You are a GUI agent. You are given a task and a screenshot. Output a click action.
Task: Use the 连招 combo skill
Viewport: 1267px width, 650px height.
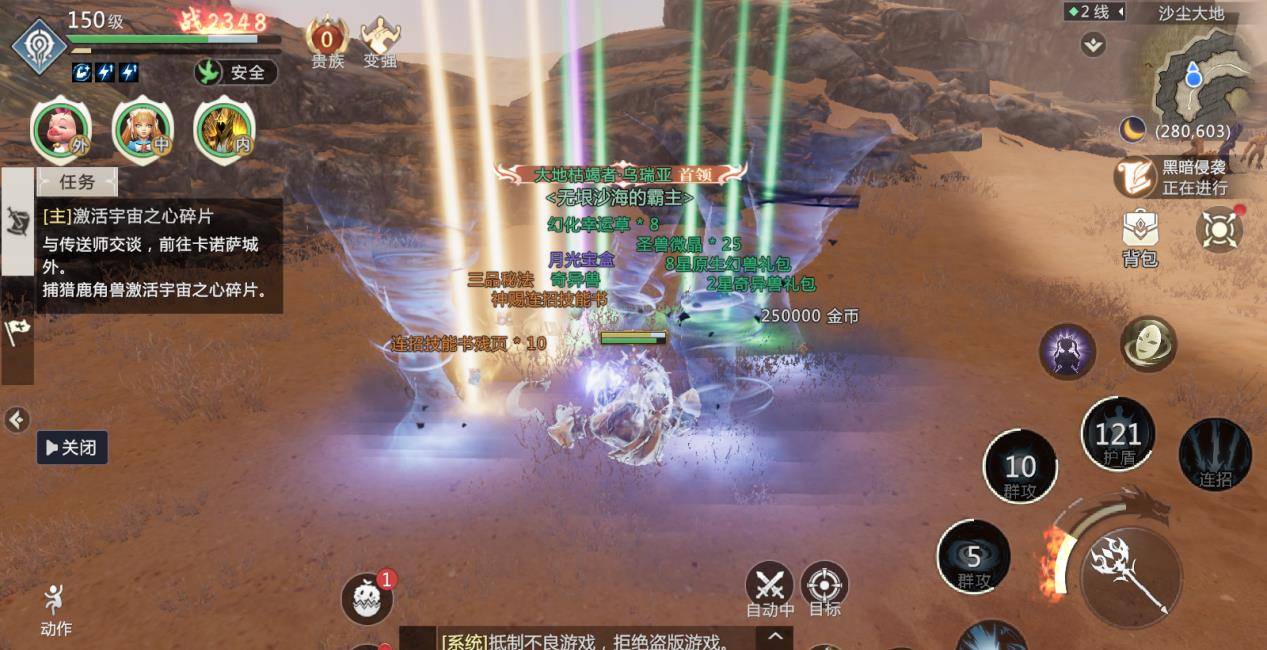tap(1215, 455)
